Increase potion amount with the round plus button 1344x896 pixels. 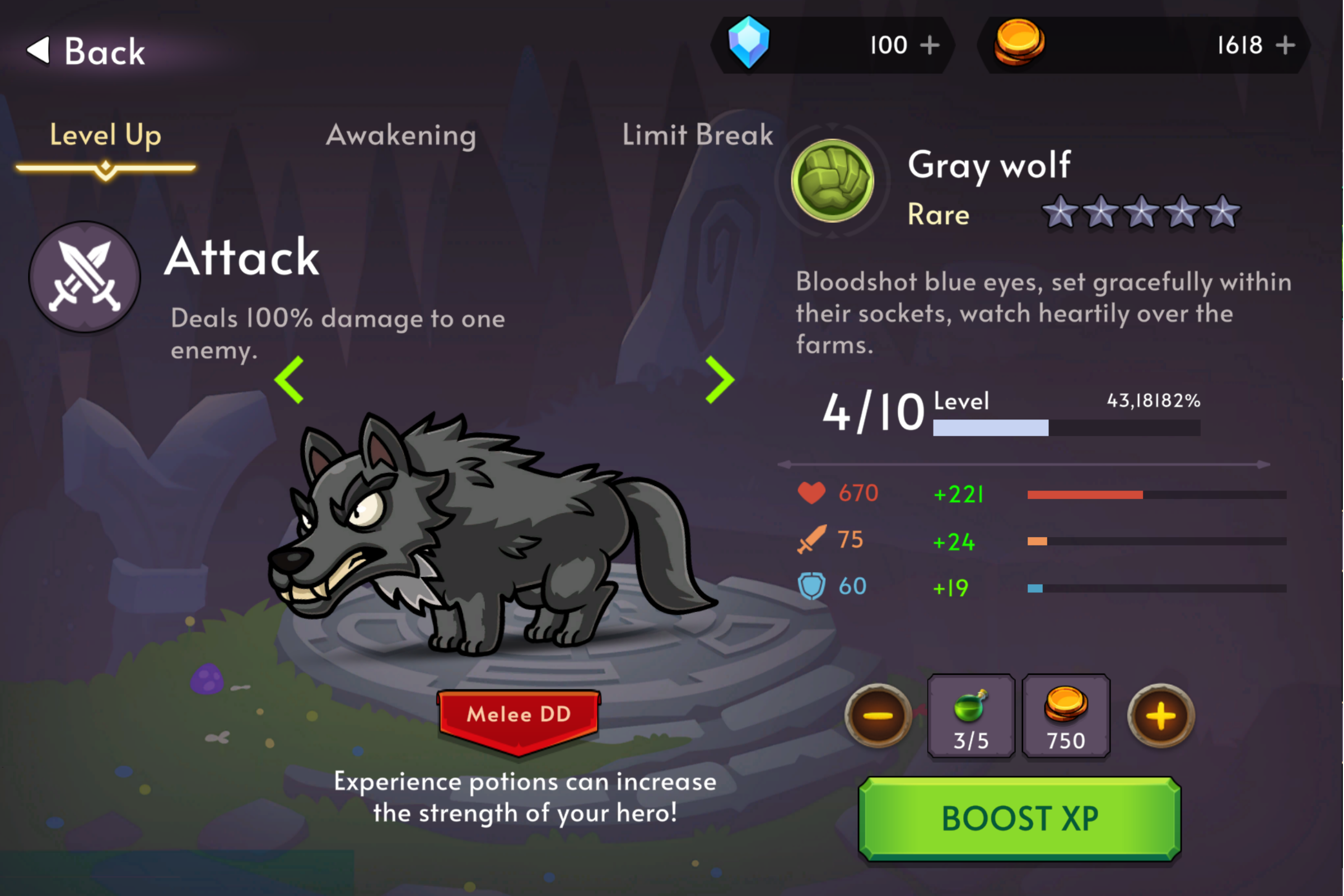point(1161,716)
